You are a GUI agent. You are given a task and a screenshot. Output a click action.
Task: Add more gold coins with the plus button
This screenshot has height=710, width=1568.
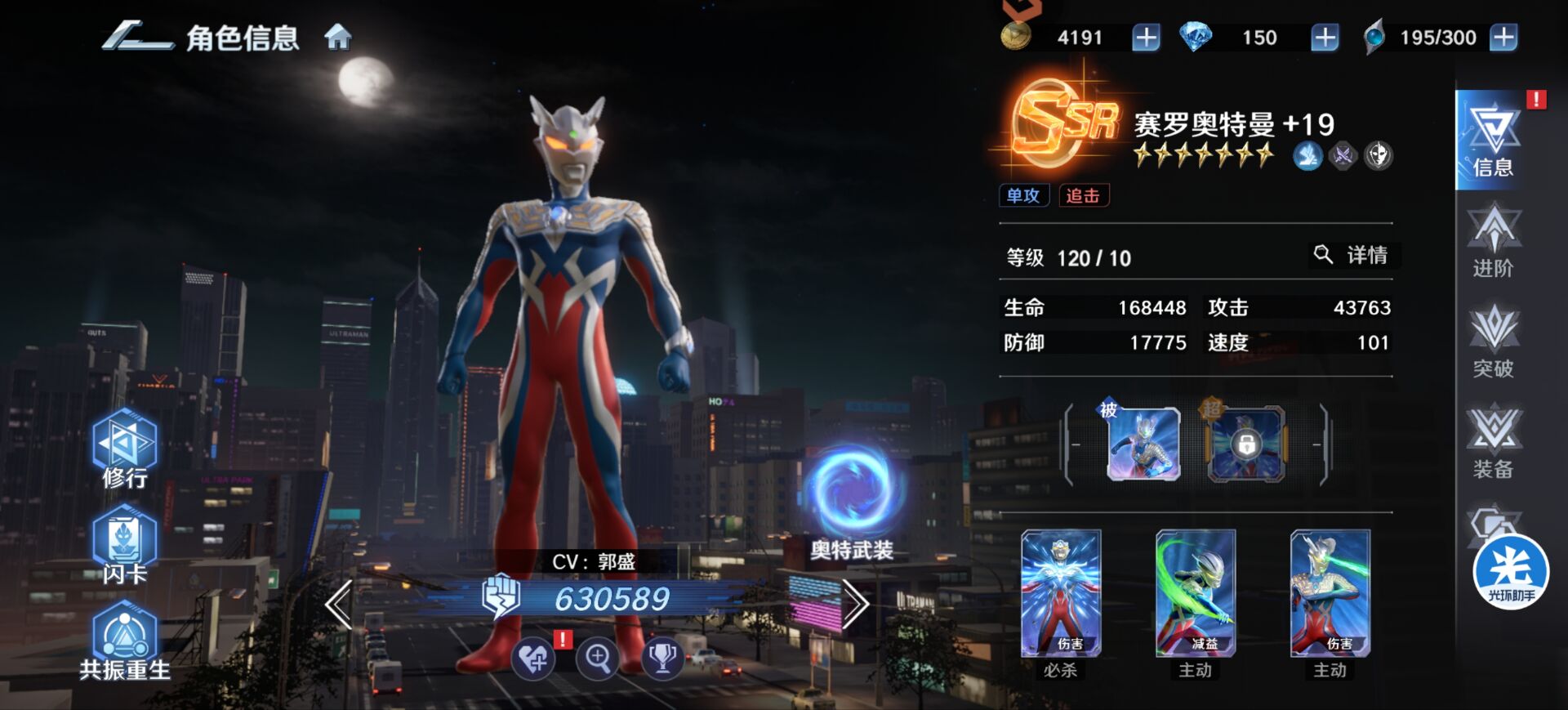pyautogui.click(x=1145, y=38)
